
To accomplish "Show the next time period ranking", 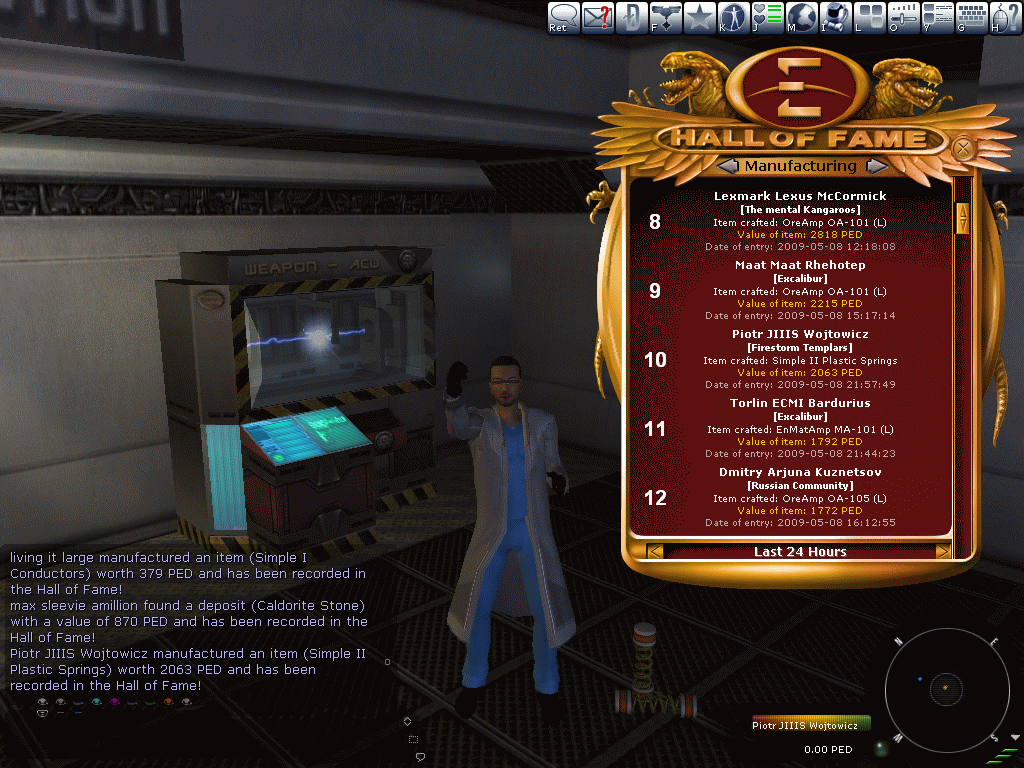I will 942,551.
